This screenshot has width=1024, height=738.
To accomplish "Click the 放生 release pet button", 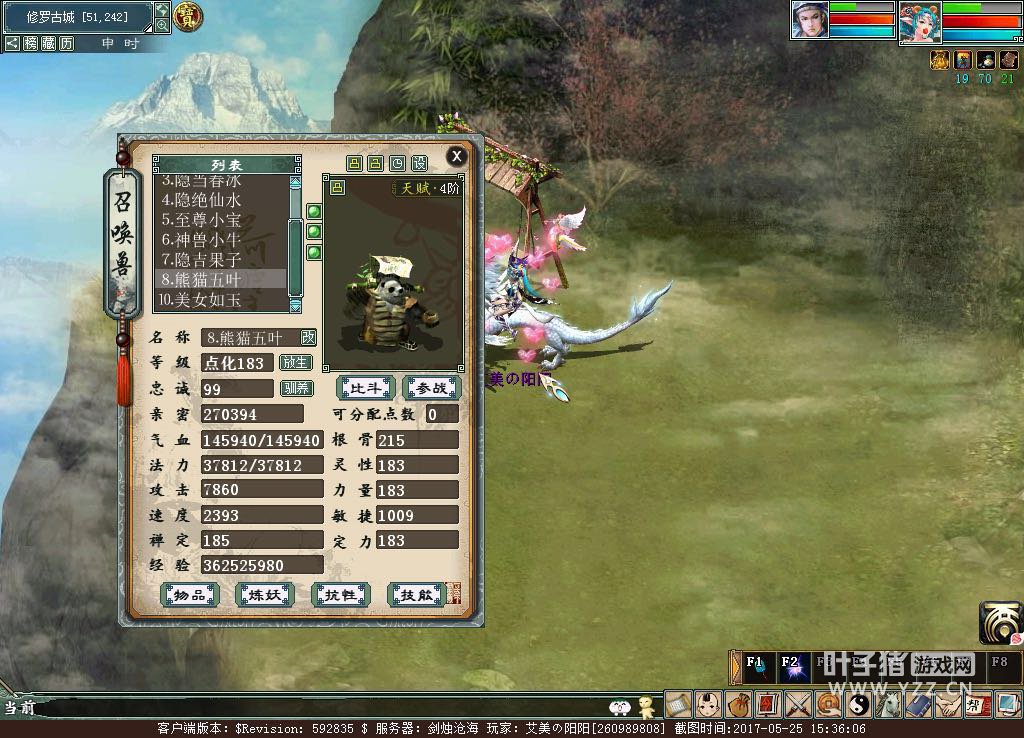I will [x=296, y=362].
